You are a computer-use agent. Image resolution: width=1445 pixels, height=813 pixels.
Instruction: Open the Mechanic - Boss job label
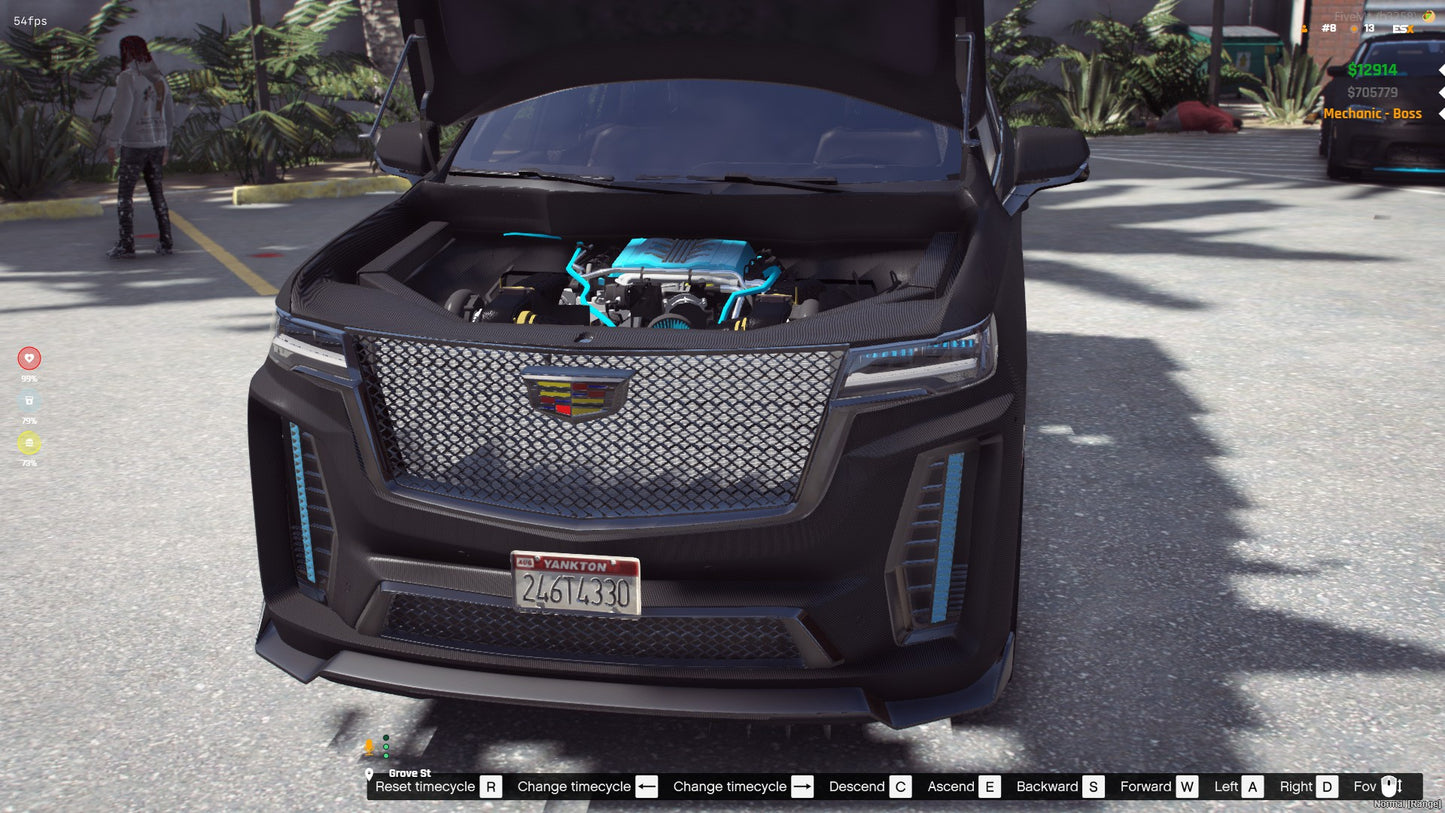(x=1374, y=113)
